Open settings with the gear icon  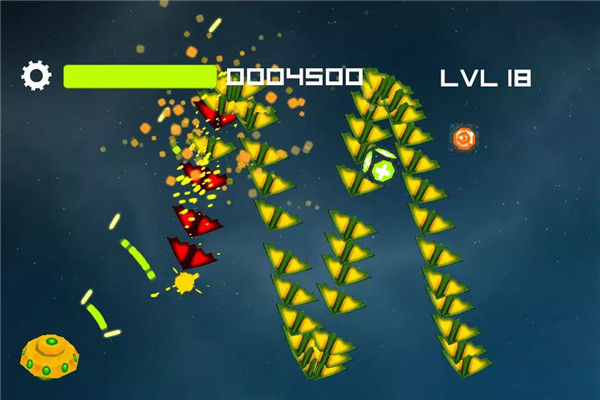[x=36, y=75]
